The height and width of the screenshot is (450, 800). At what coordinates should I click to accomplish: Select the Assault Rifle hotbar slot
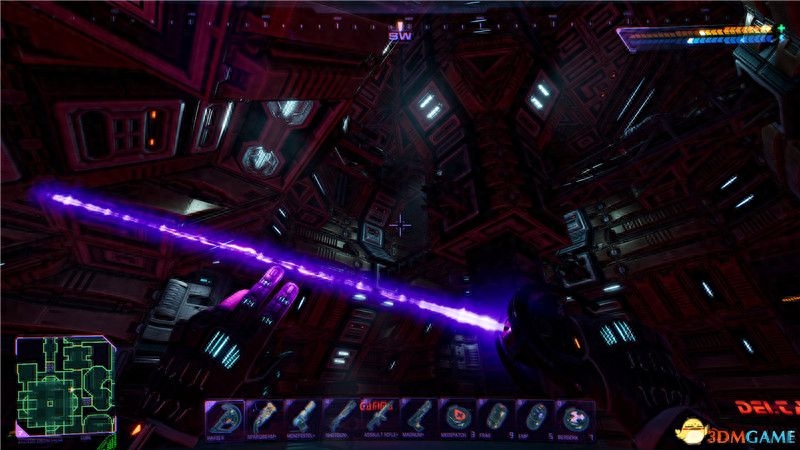(382, 417)
